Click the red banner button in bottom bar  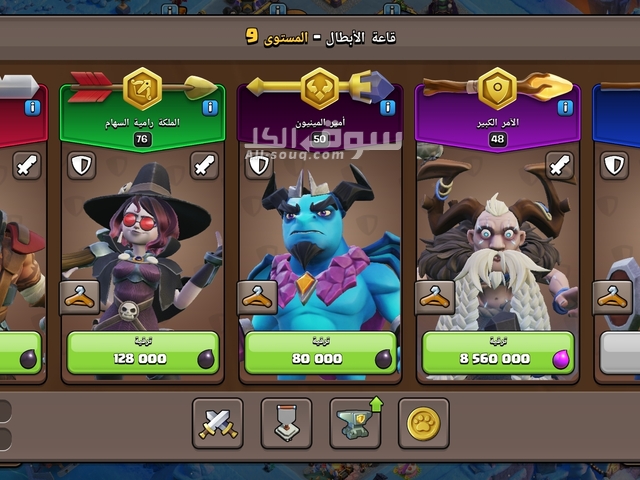[x=286, y=425]
